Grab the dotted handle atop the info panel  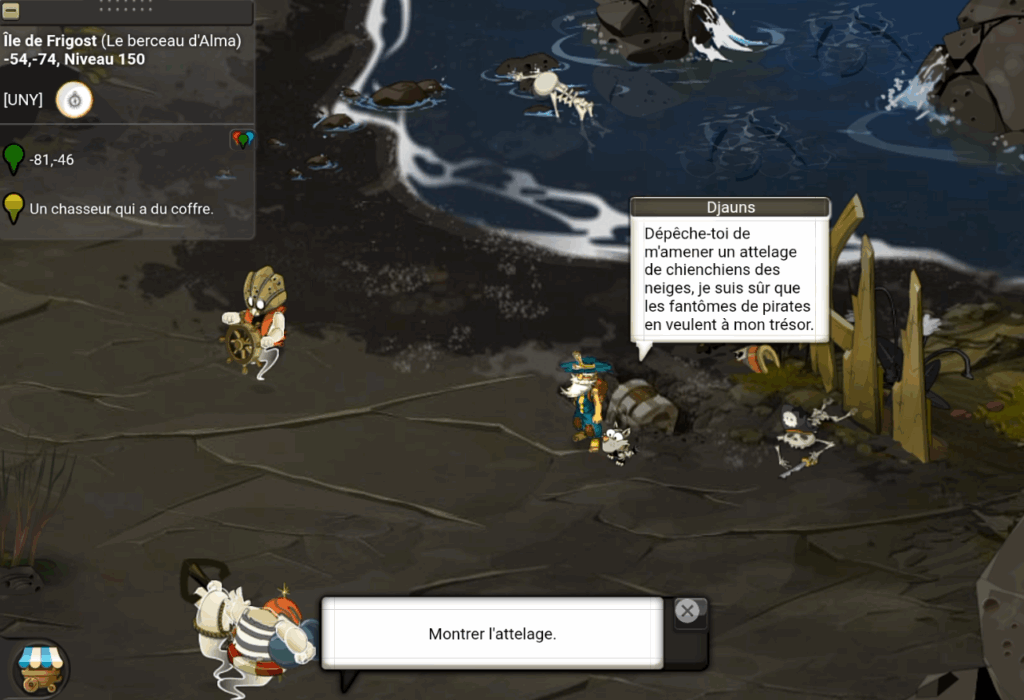pos(127,5)
